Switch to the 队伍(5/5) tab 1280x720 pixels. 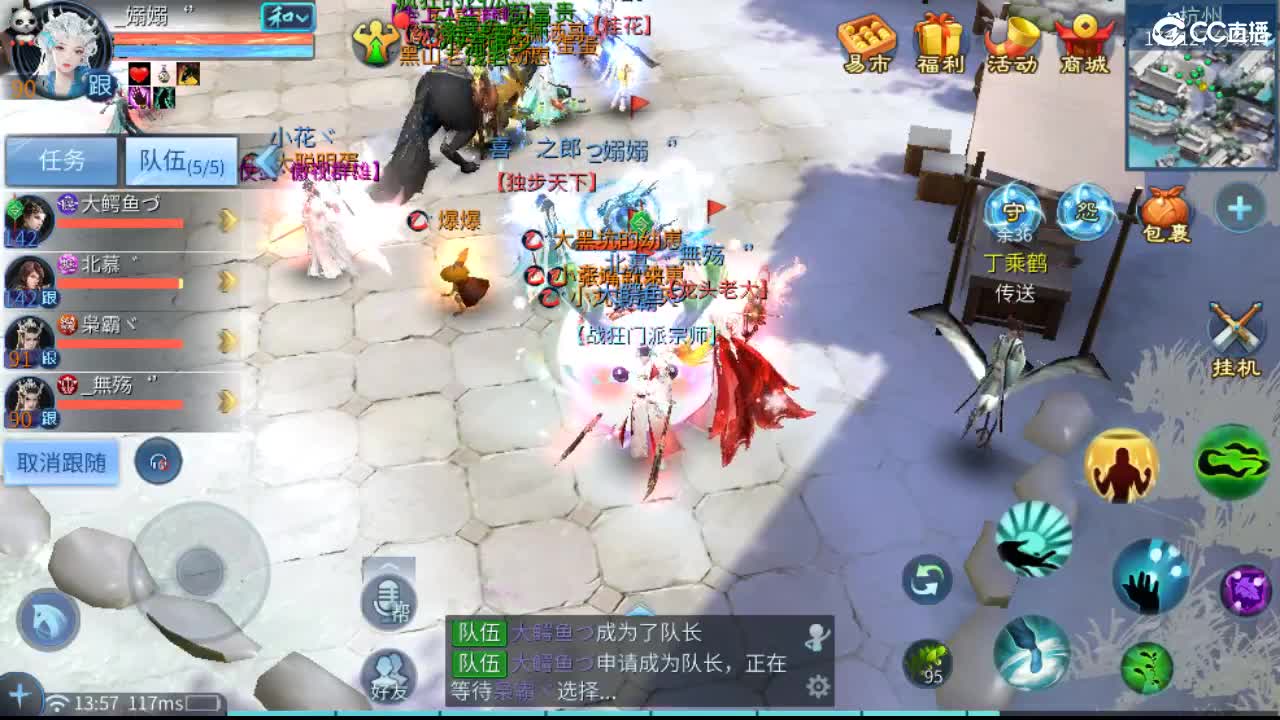[183, 160]
